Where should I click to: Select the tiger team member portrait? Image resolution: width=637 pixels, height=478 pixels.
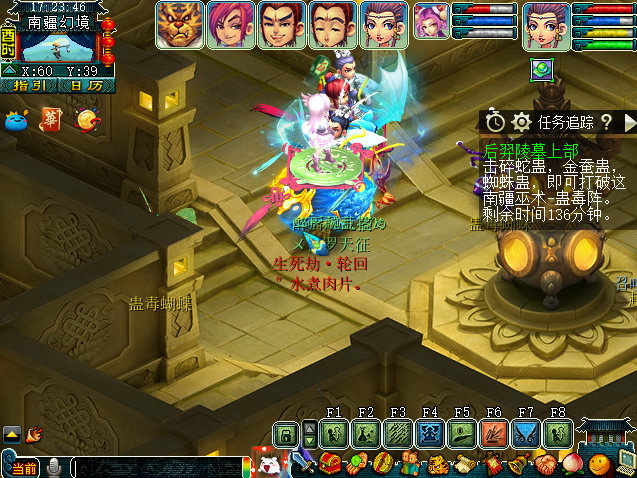coord(179,25)
